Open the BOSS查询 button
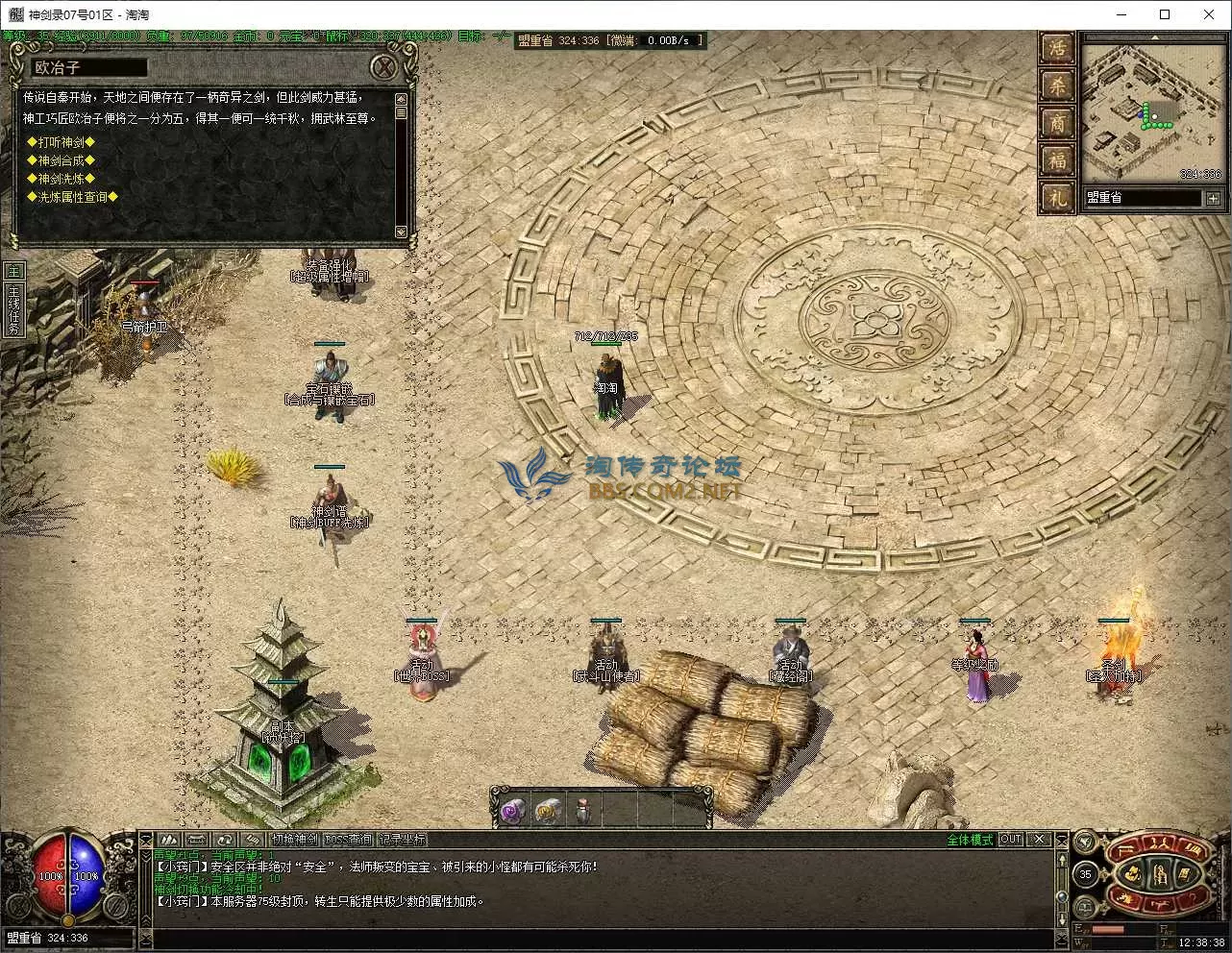The height and width of the screenshot is (953, 1232). coord(348,840)
